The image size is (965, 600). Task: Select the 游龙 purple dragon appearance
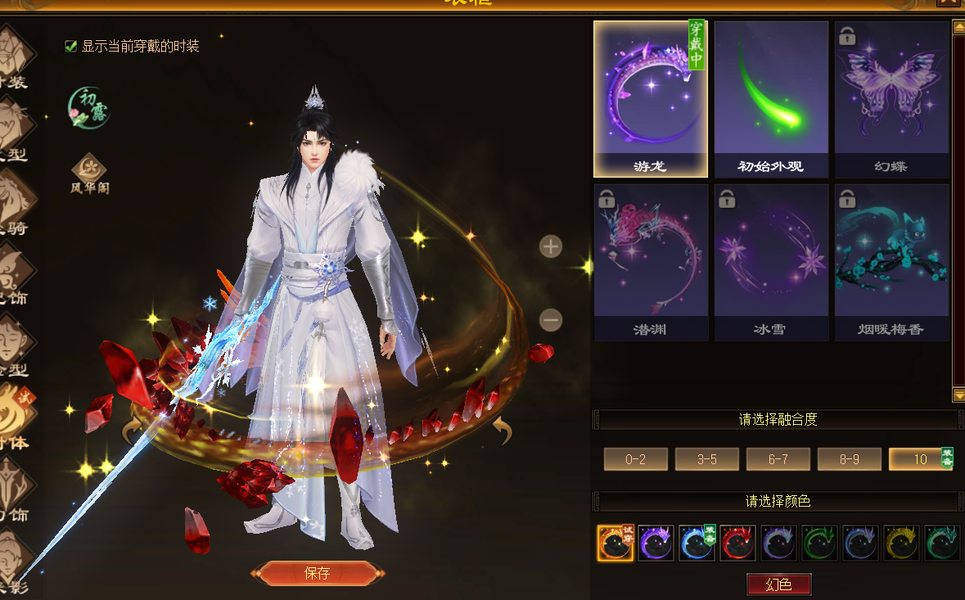click(x=650, y=99)
